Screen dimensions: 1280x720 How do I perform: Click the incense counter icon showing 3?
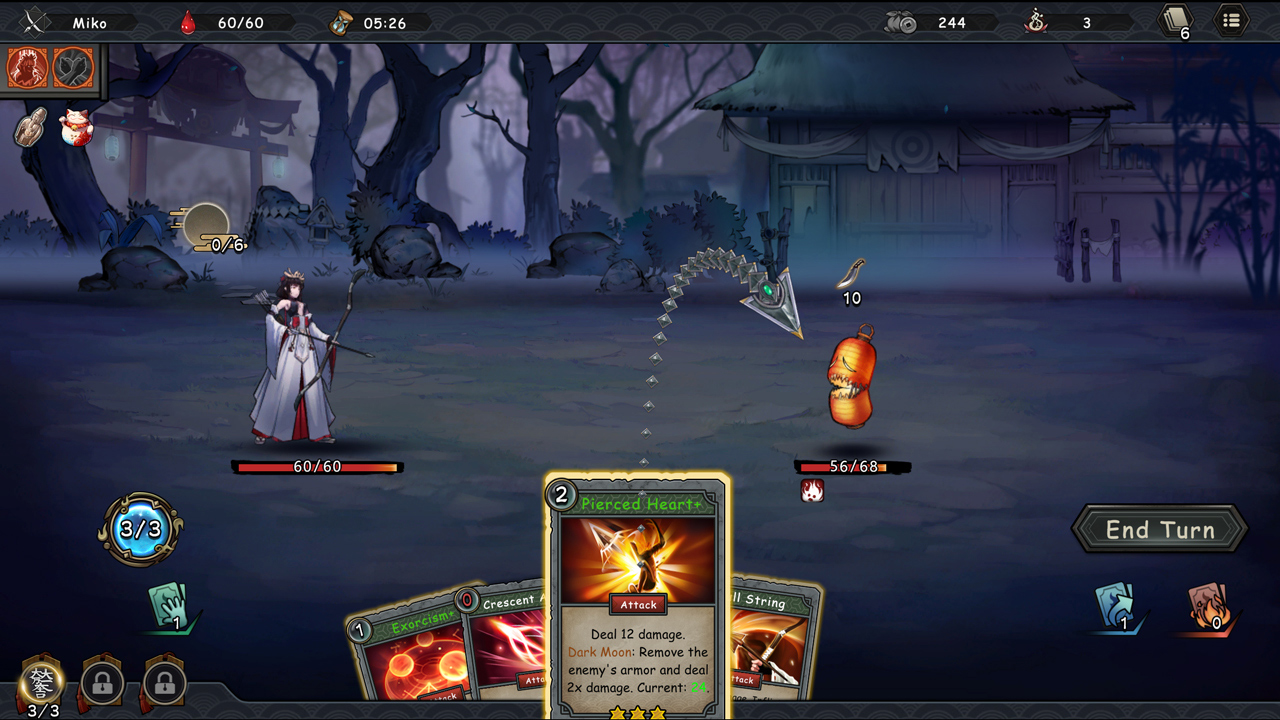(x=1036, y=21)
